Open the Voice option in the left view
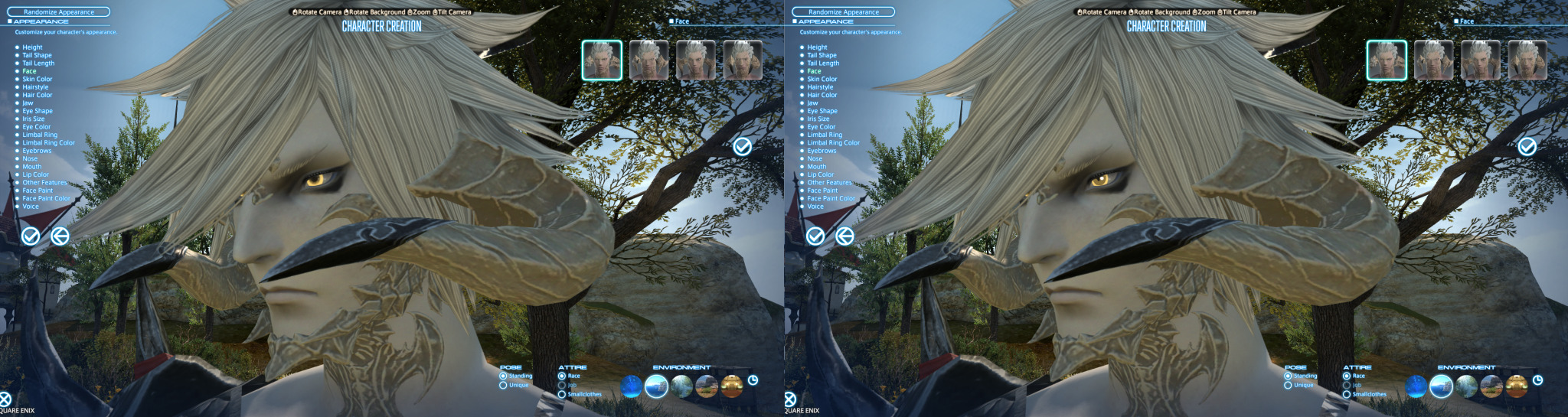Screen dimensions: 1568x417 (31, 207)
